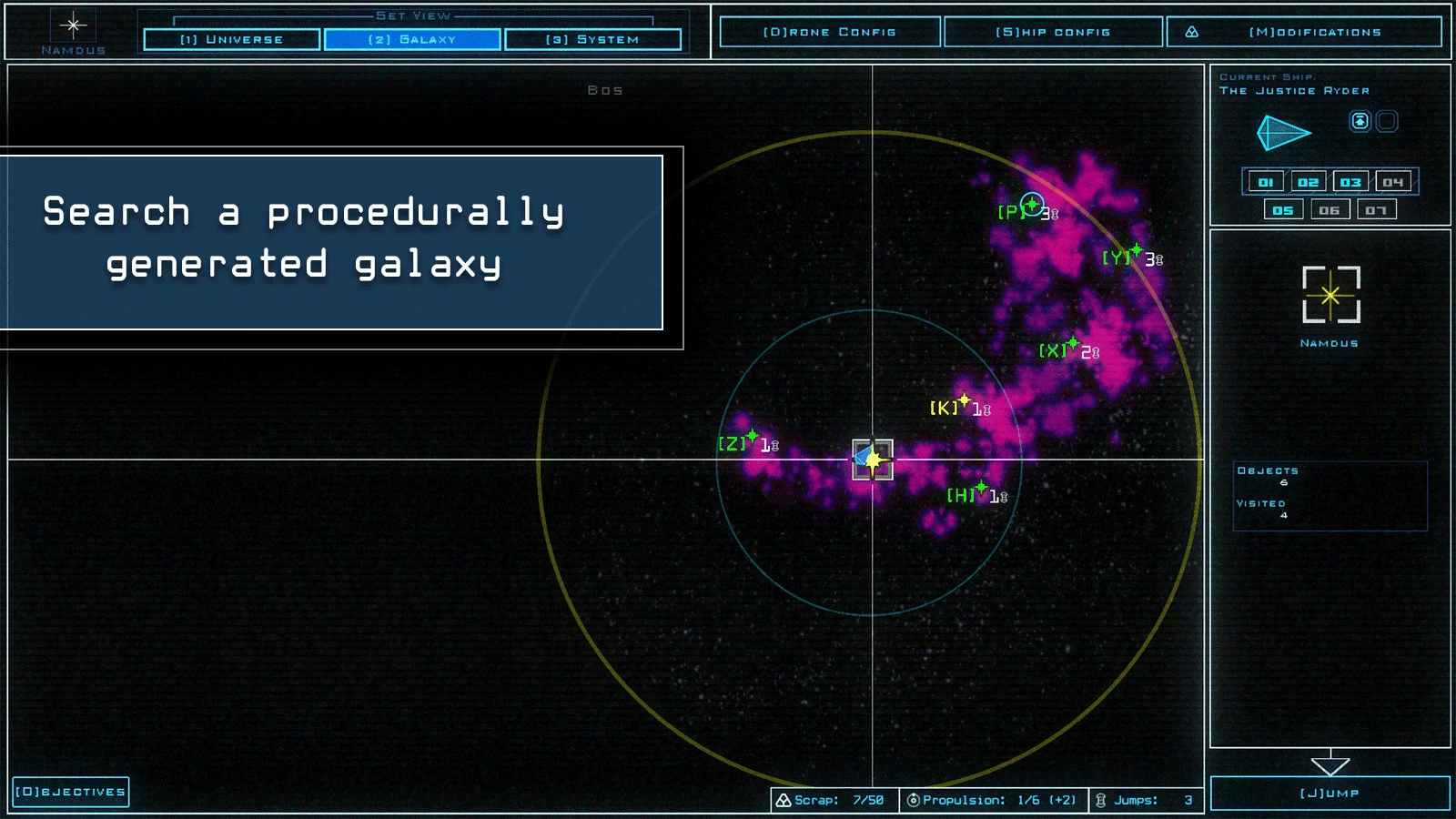Pick ship slot 04
This screenshot has width=1456, height=819.
coord(1393,182)
